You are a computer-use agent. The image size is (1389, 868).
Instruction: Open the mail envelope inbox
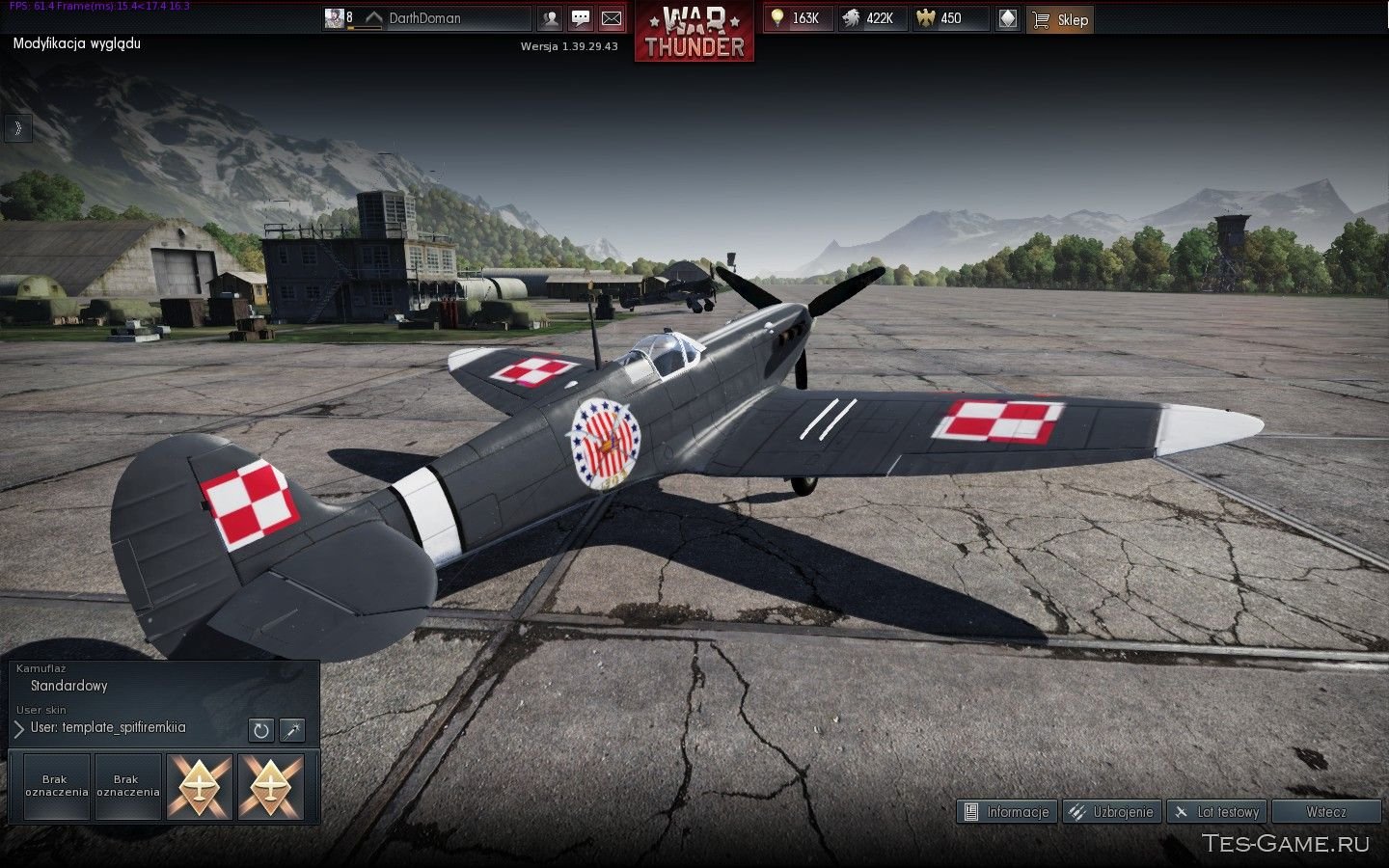click(612, 18)
